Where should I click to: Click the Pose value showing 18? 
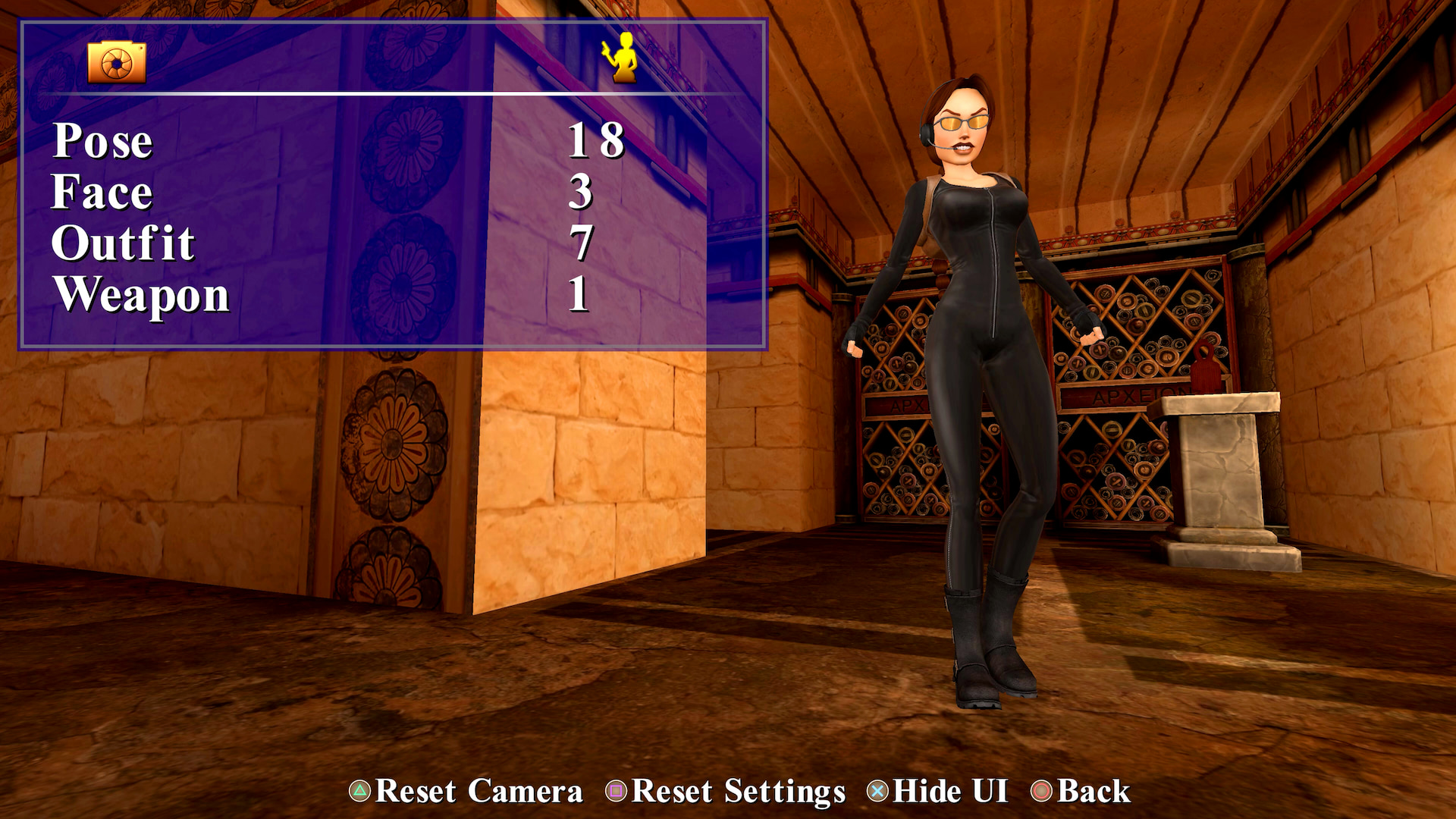tap(597, 141)
